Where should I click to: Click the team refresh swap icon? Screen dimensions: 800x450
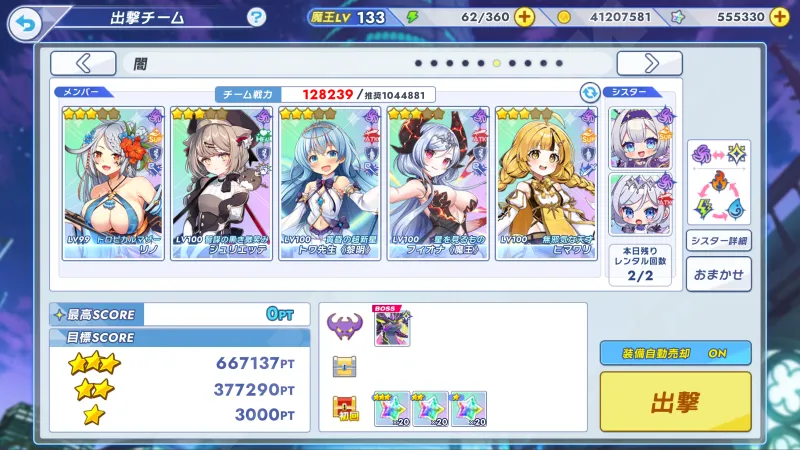click(590, 93)
